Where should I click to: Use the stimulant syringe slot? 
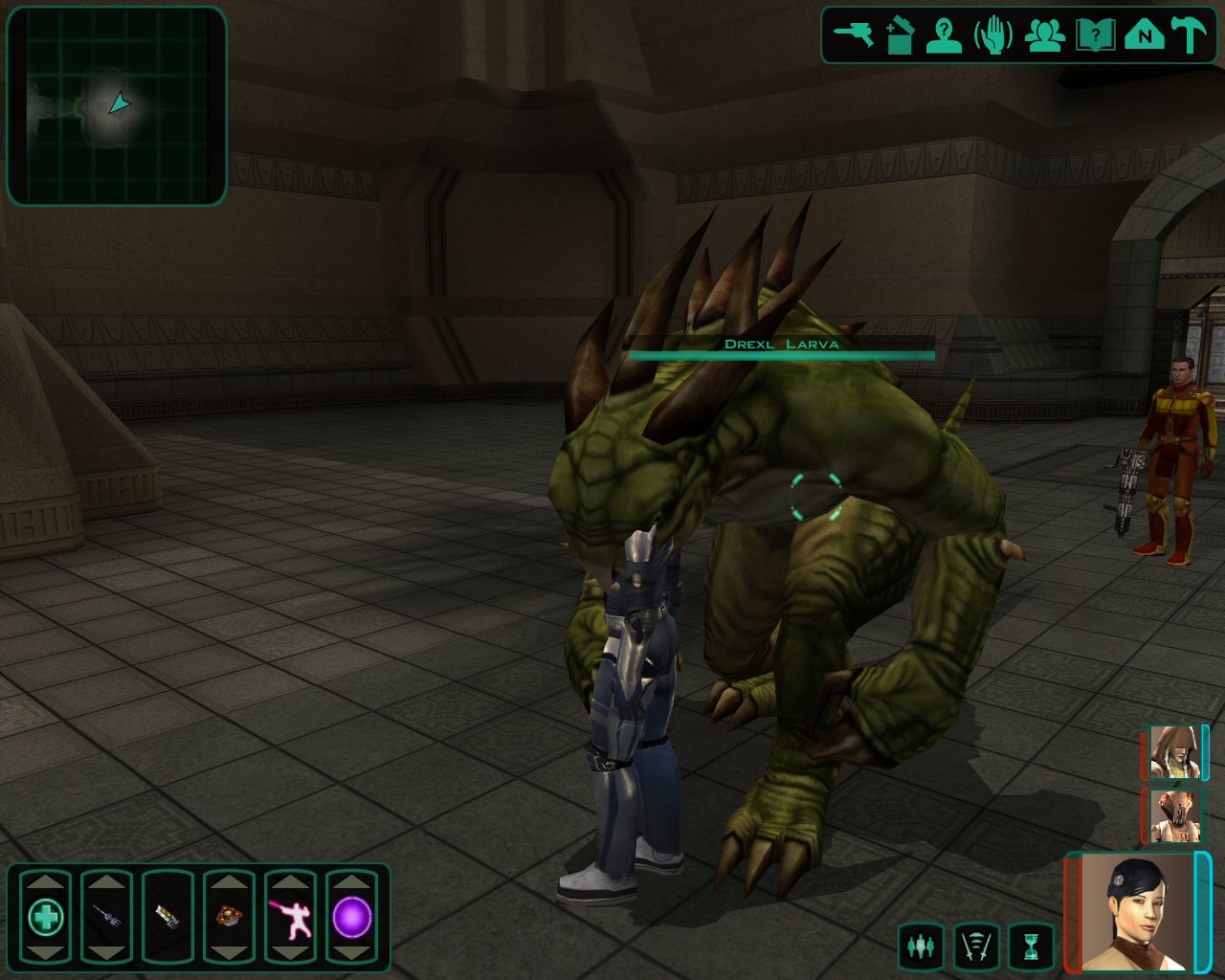coord(106,918)
